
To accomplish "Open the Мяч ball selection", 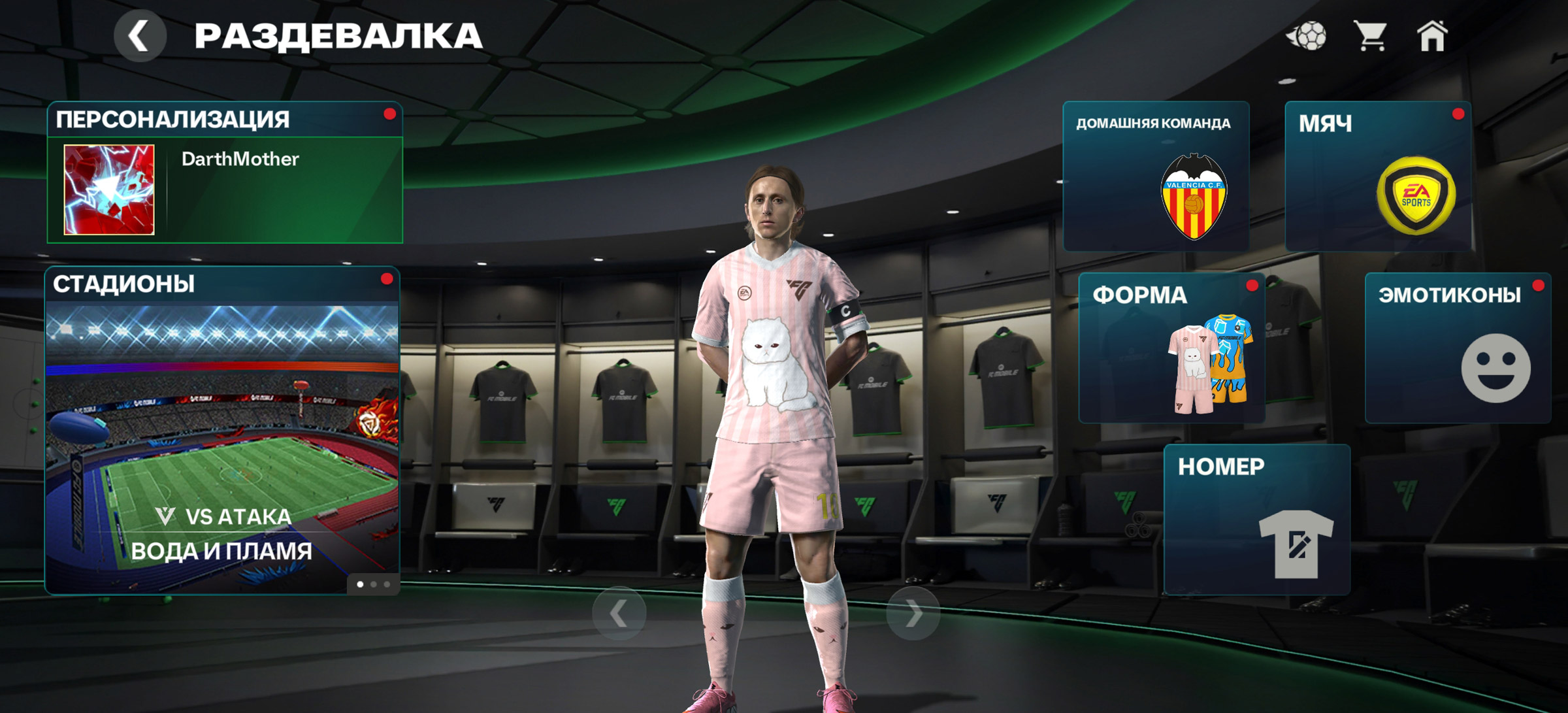I will [x=1379, y=176].
